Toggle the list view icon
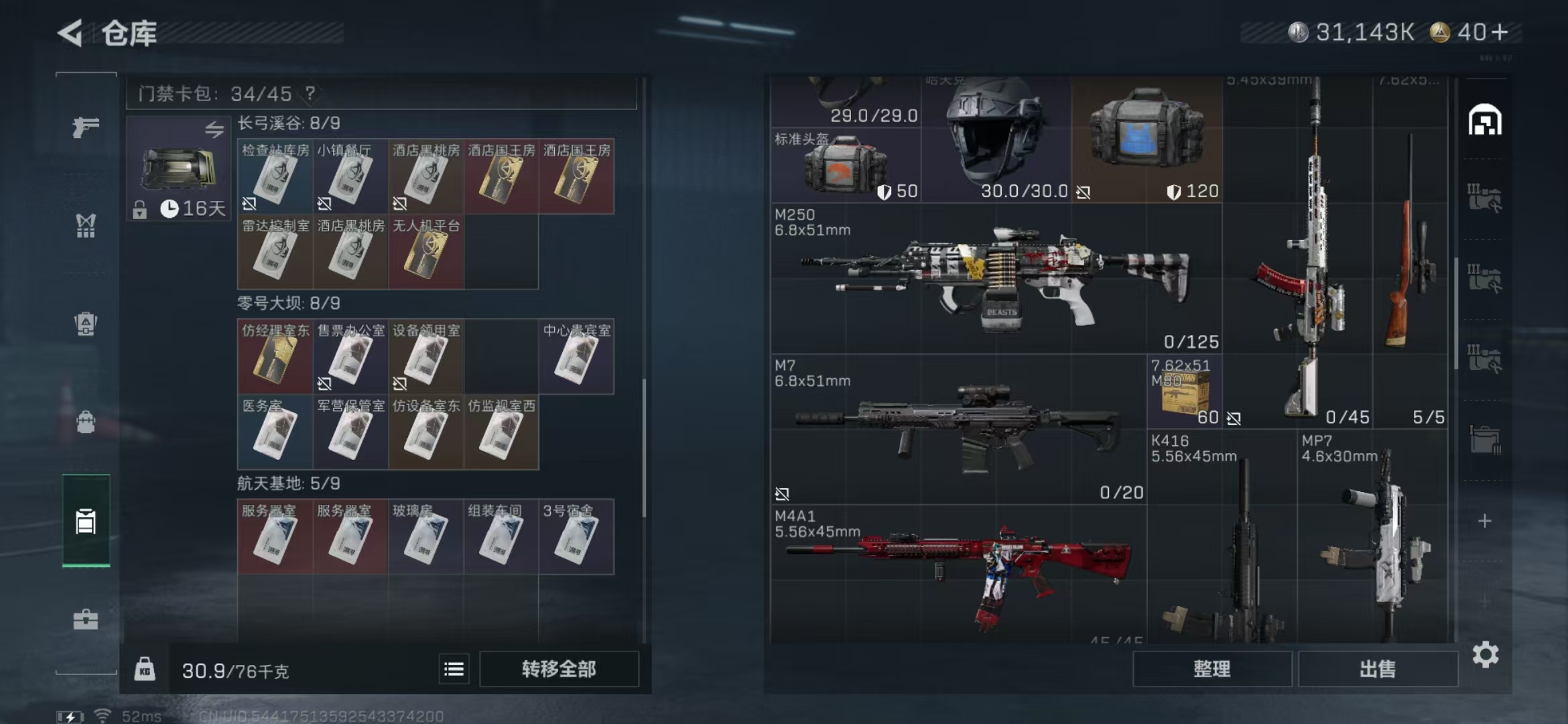The width and height of the screenshot is (1568, 724). coord(454,669)
